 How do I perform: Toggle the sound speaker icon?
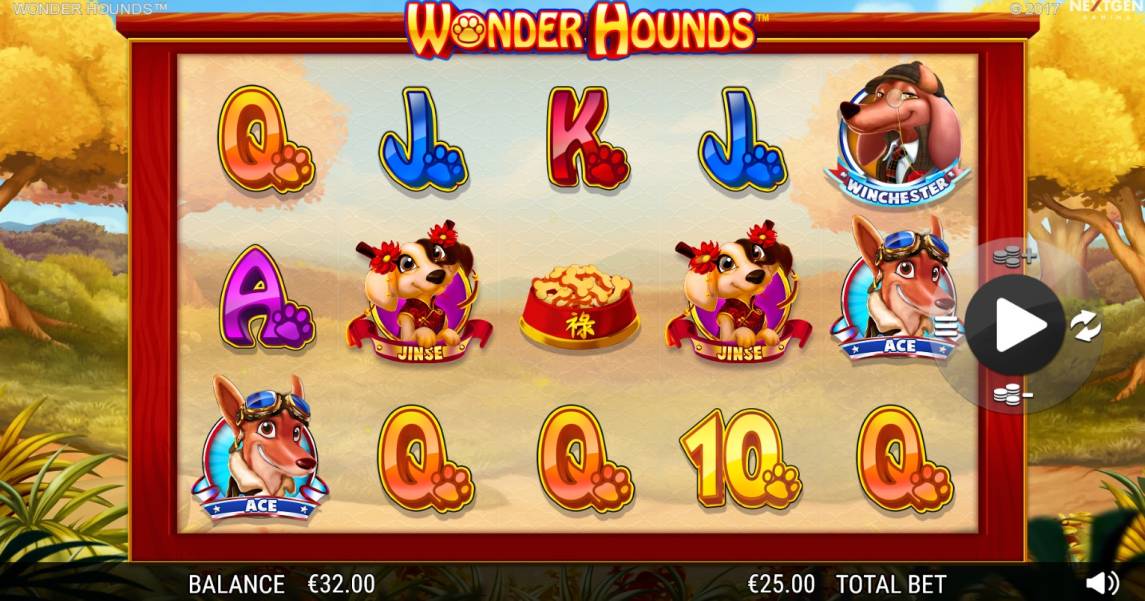(x=1102, y=583)
